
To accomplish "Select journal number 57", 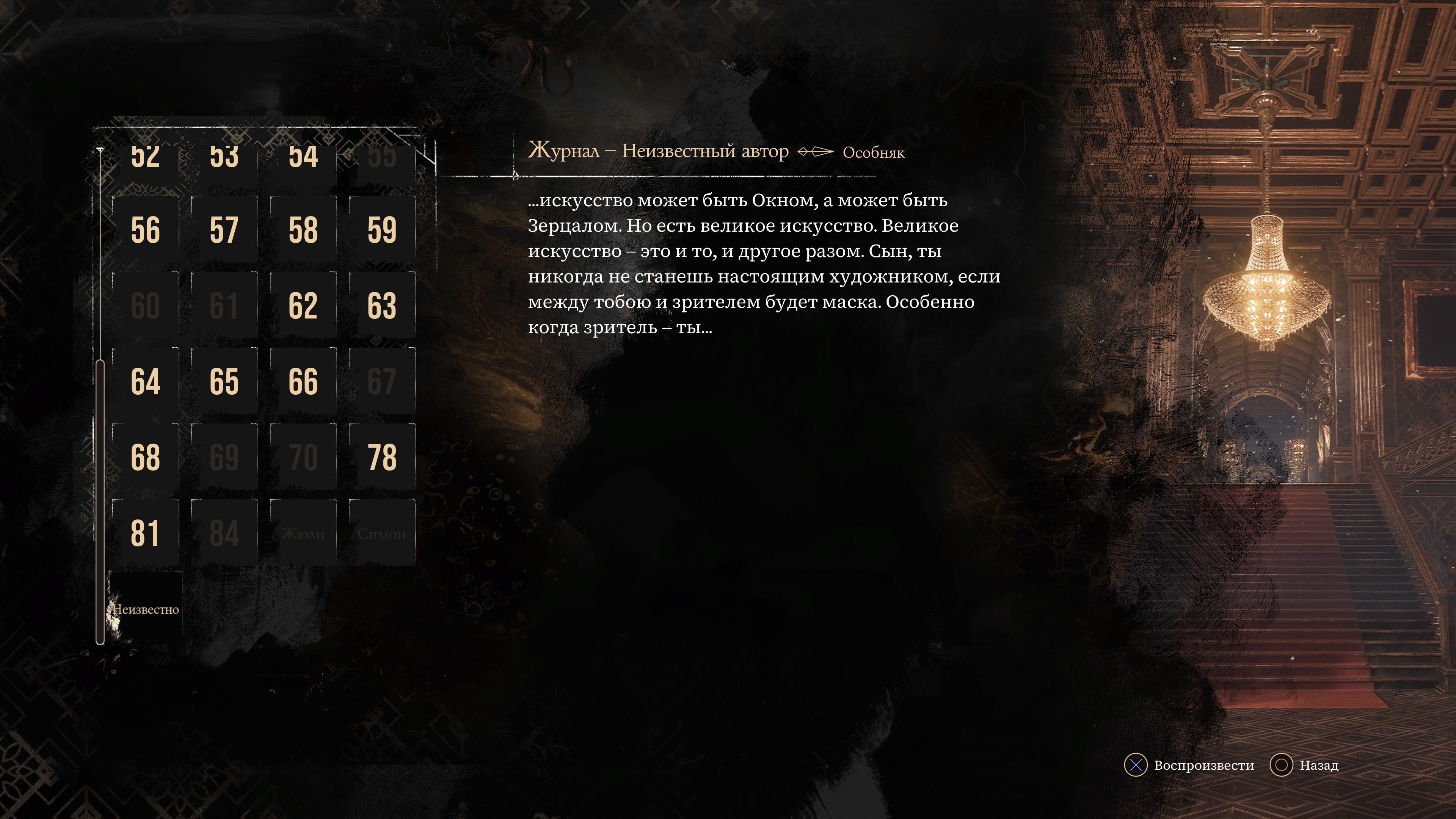I will pos(224,229).
